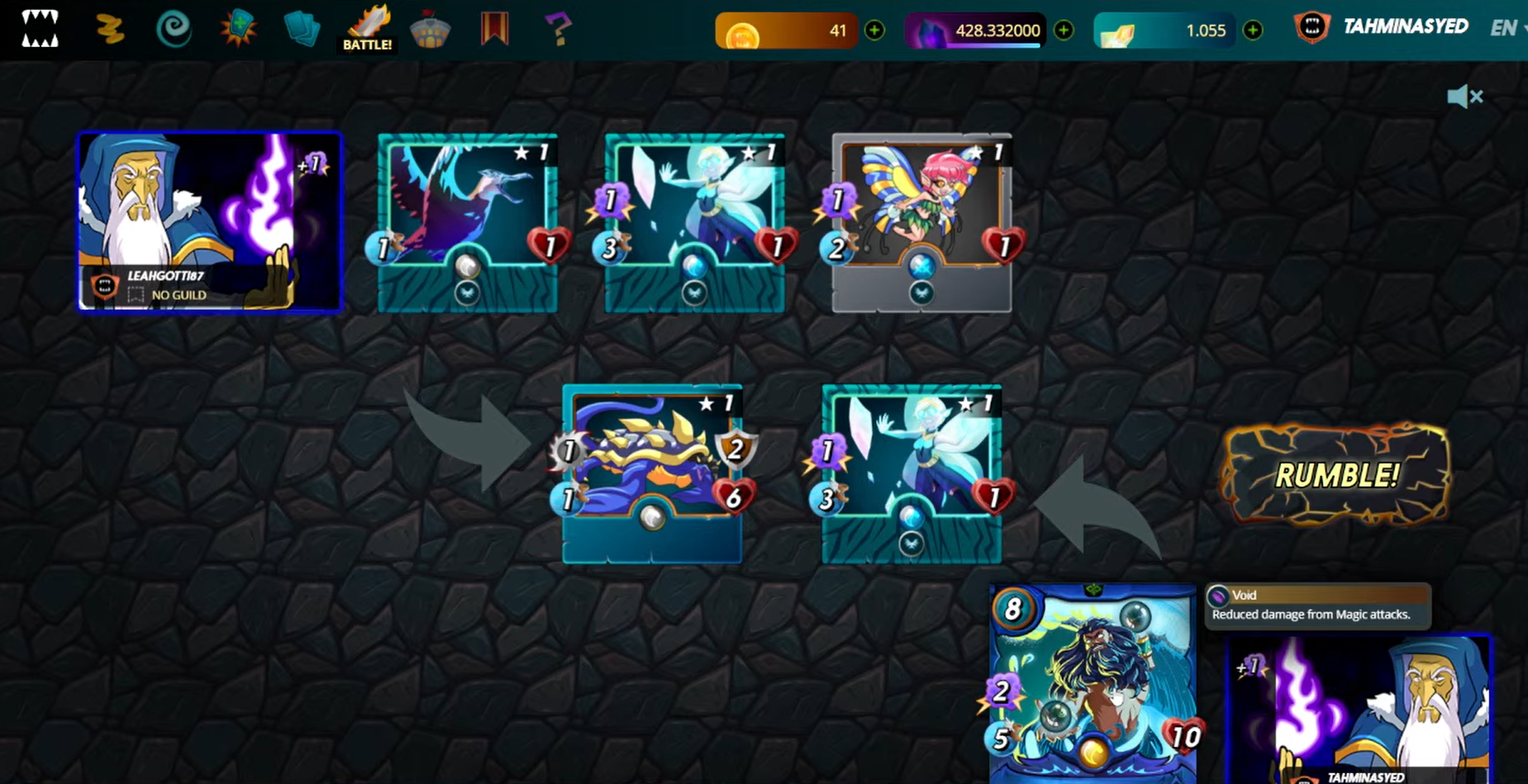Select the butterfly-winged pink-haired fairy card
Image resolution: width=1528 pixels, height=784 pixels.
point(921,222)
